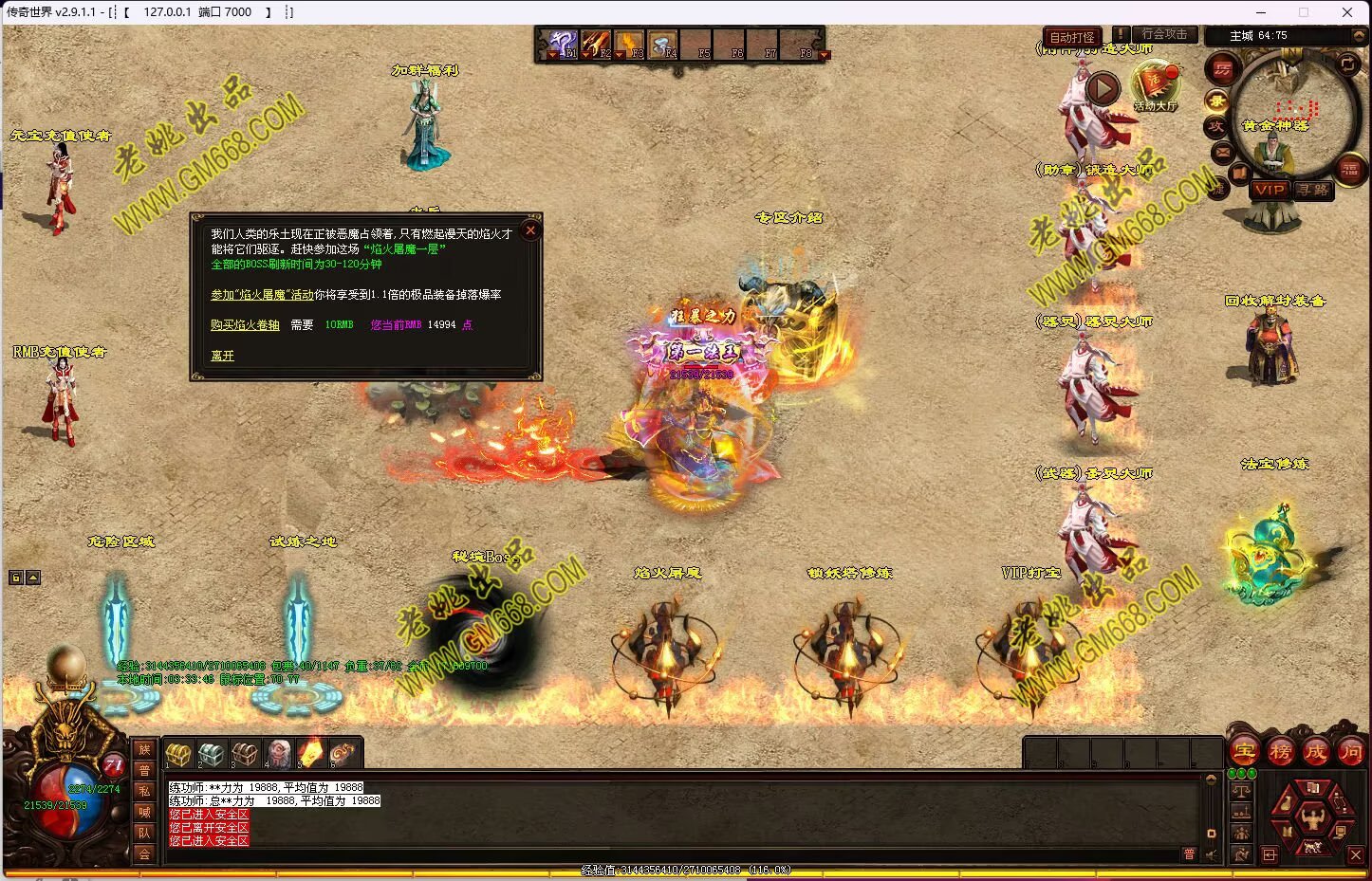
Task: Use the gold treasure chest in slot 1
Action: point(178,754)
